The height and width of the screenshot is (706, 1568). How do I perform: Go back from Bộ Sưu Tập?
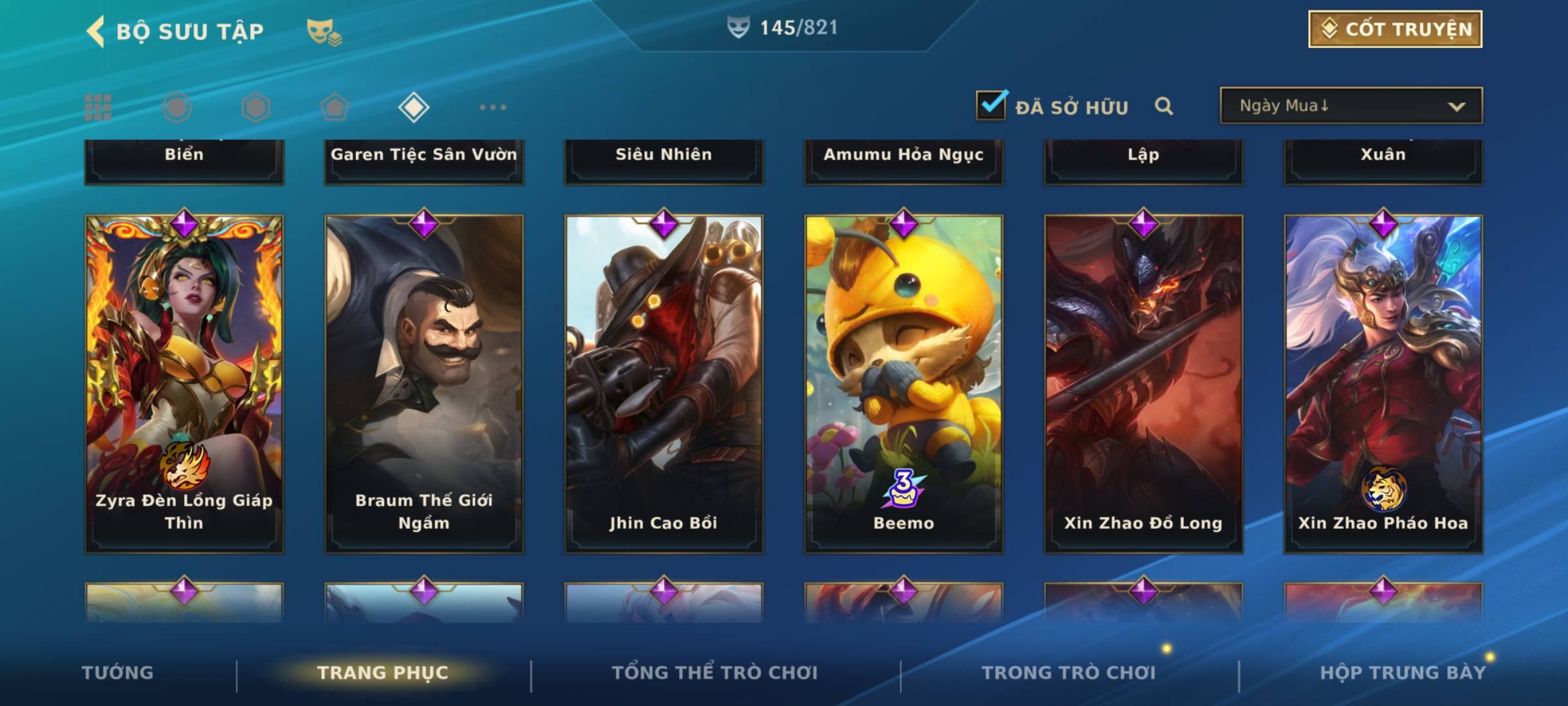[x=97, y=31]
